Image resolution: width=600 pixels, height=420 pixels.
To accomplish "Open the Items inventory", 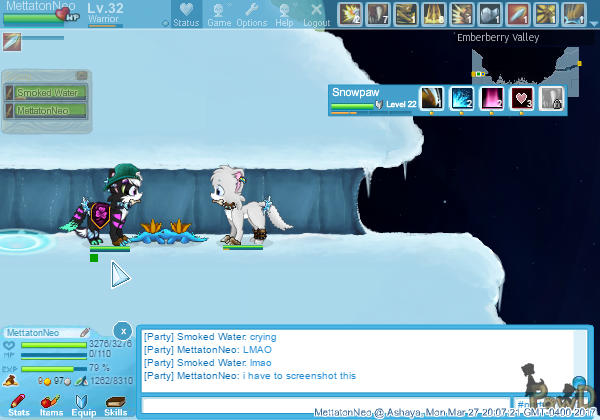I will pos(51,404).
